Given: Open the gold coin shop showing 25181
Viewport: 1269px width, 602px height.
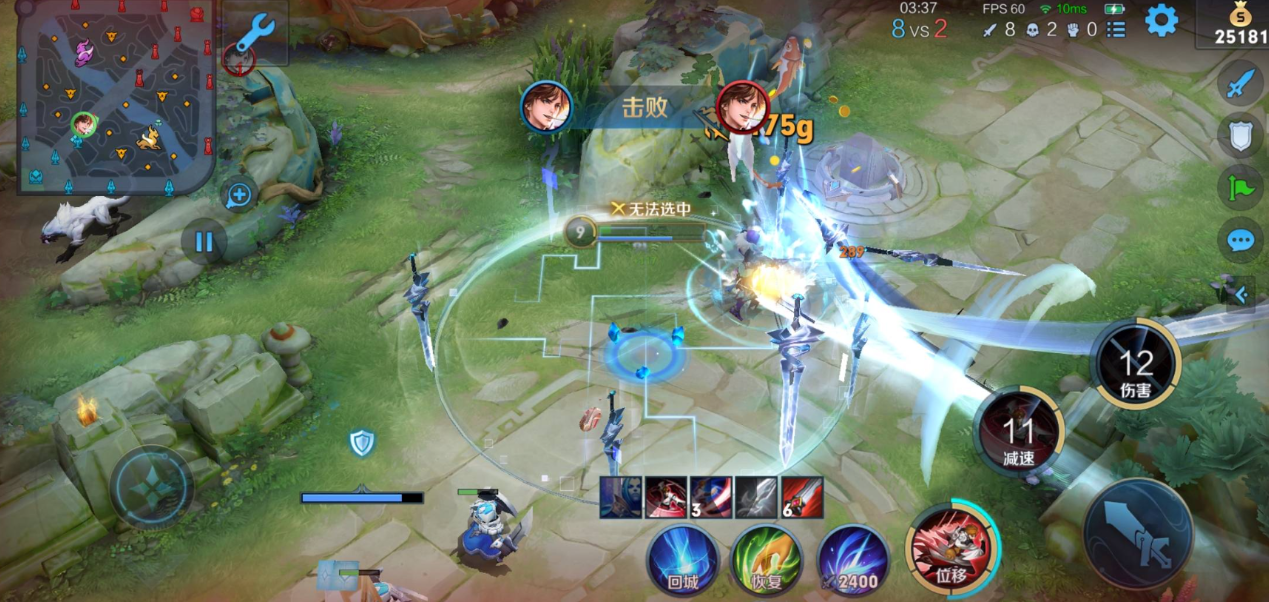Looking at the screenshot, I should coord(1238,24).
